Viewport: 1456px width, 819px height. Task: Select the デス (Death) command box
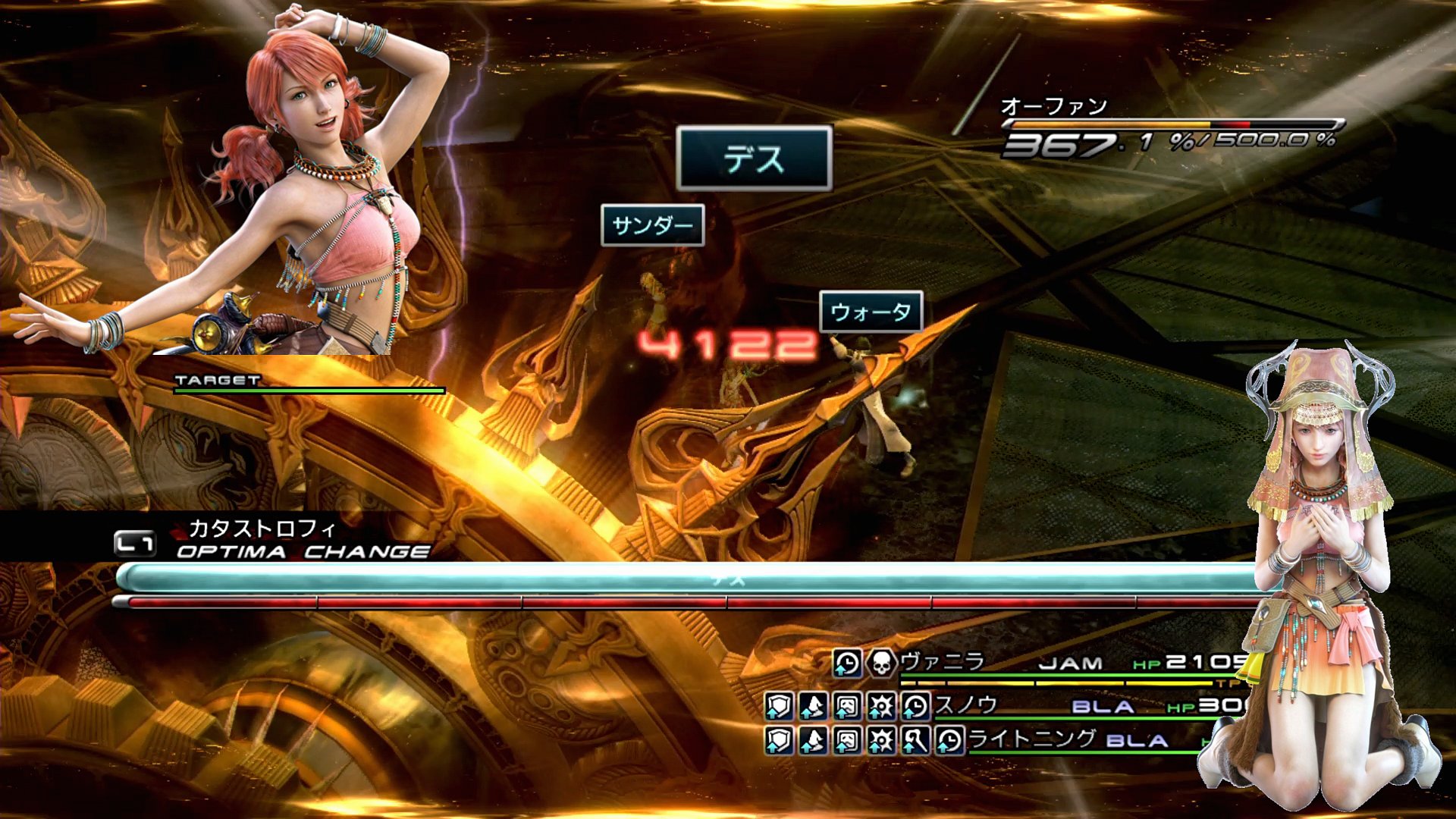point(754,158)
